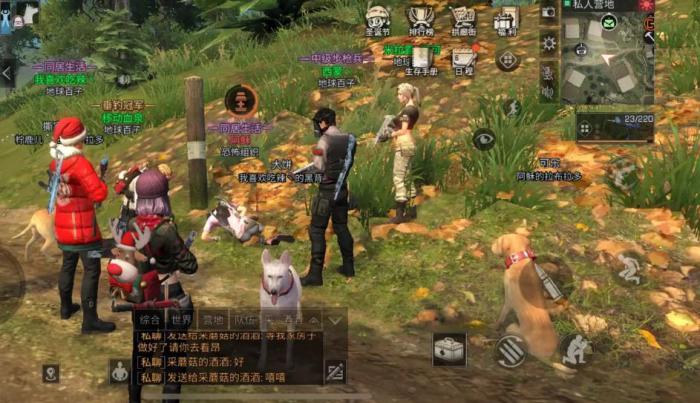The width and height of the screenshot is (700, 403).
Task: Open the 拼磨街 shop icon
Action: pyautogui.click(x=463, y=18)
